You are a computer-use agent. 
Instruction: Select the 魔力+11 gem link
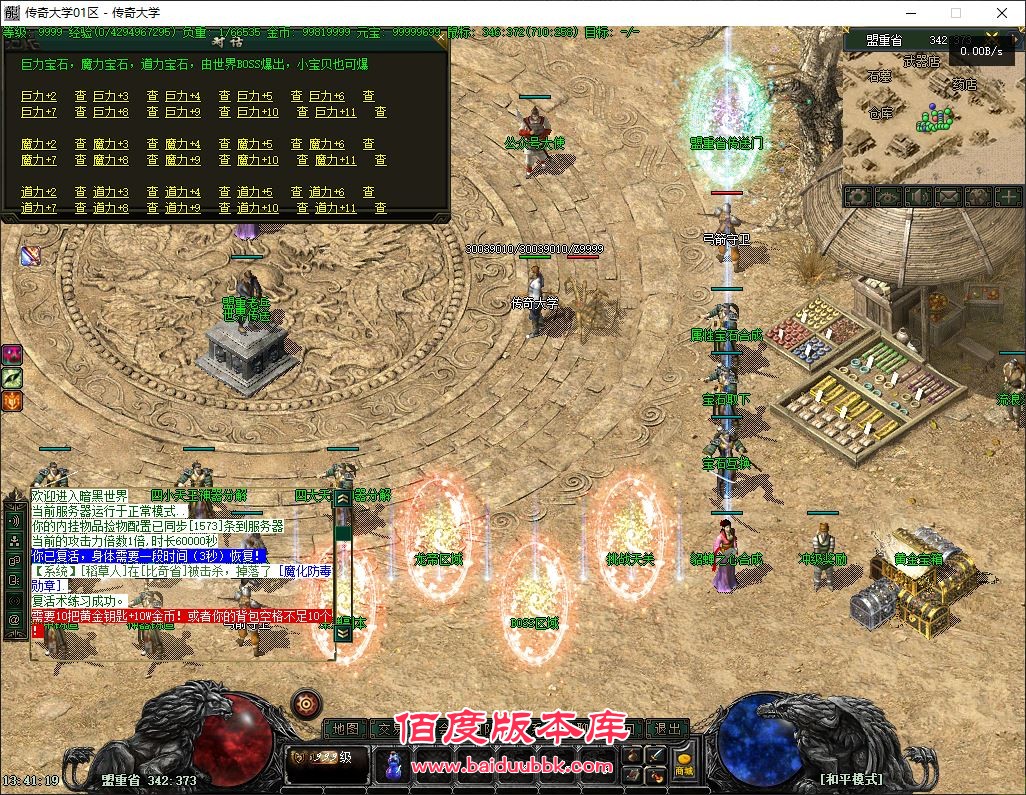(335, 161)
